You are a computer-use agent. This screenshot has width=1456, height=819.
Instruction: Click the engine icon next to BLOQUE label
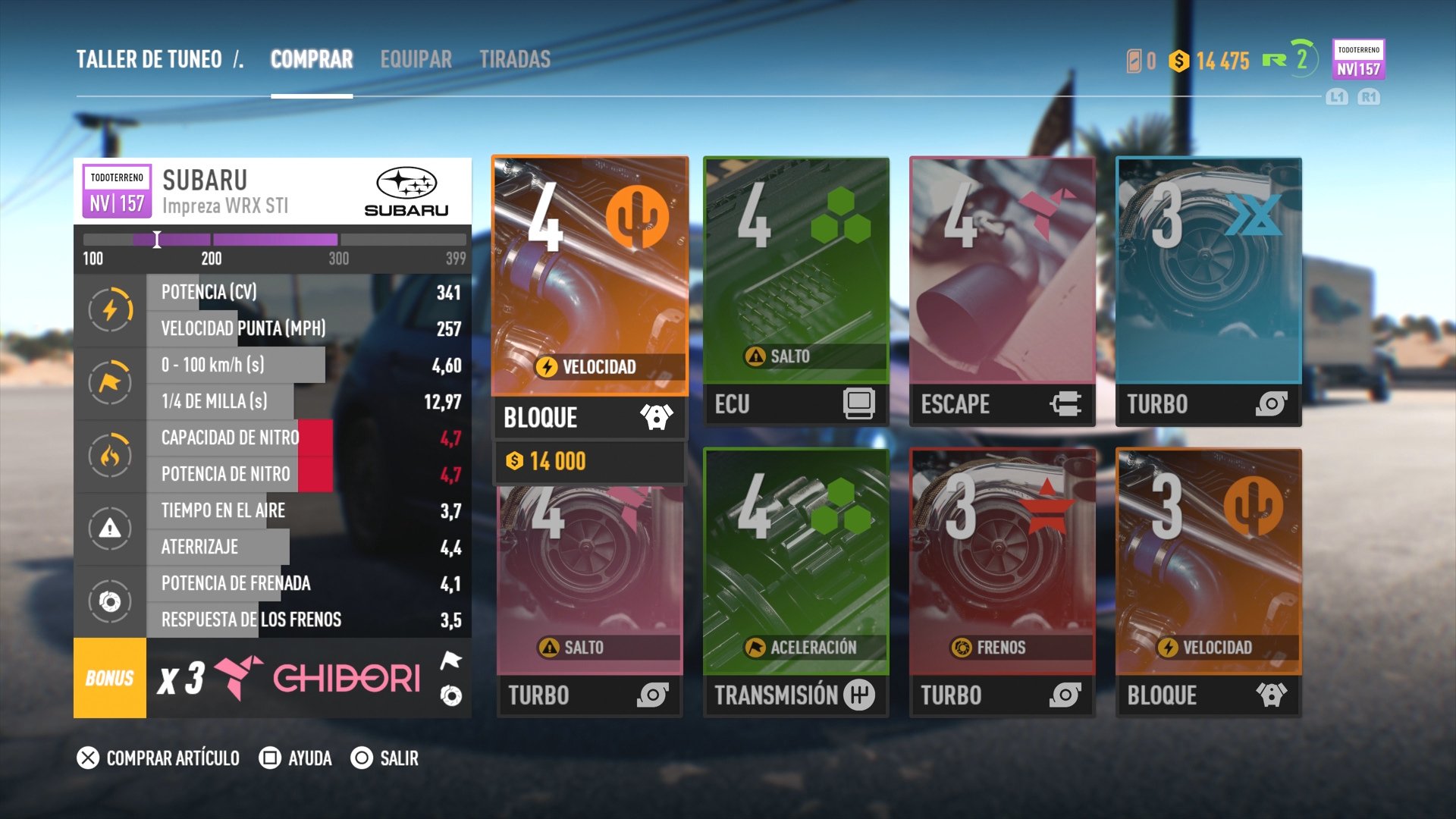pyautogui.click(x=657, y=416)
